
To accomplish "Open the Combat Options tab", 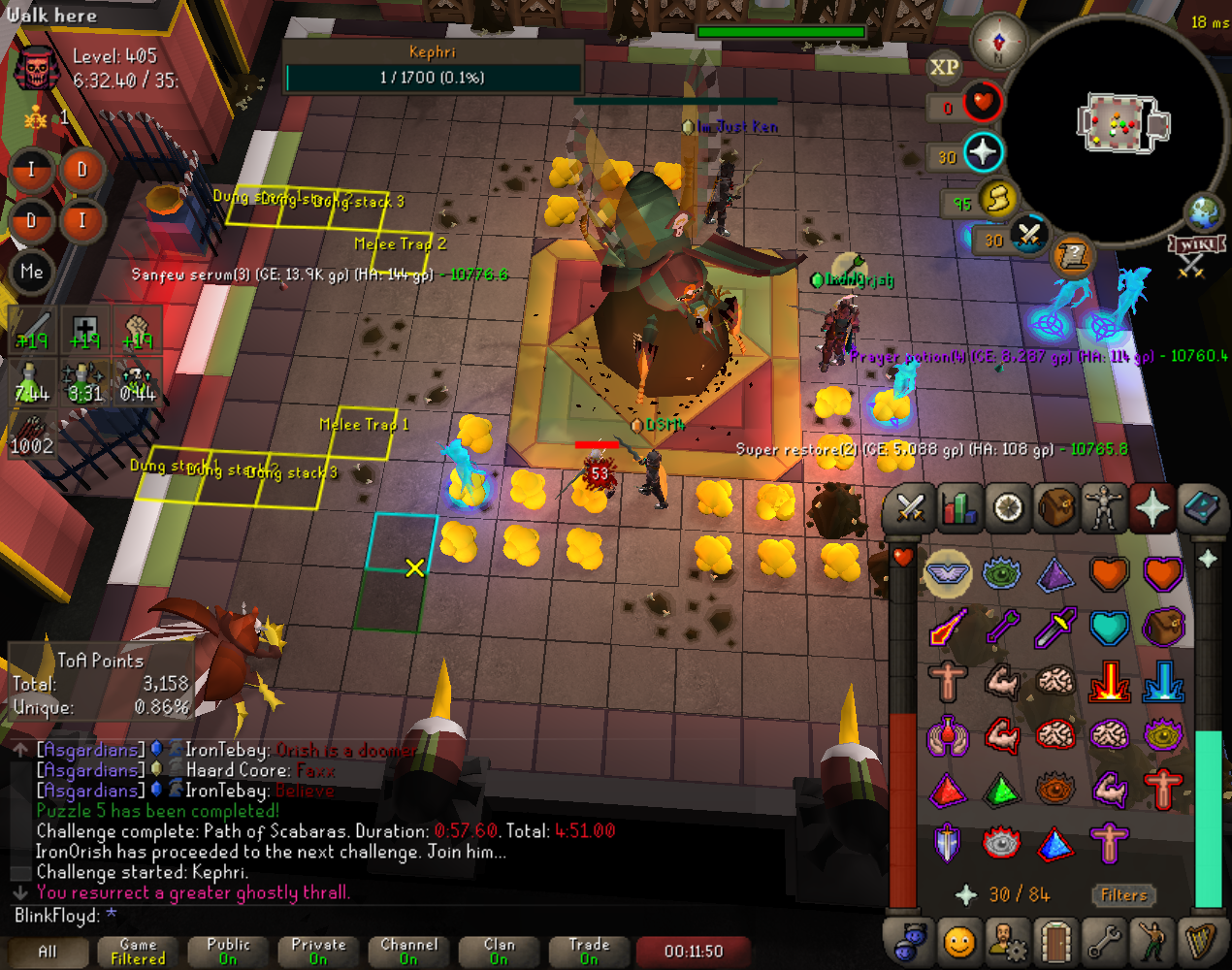I will 910,508.
